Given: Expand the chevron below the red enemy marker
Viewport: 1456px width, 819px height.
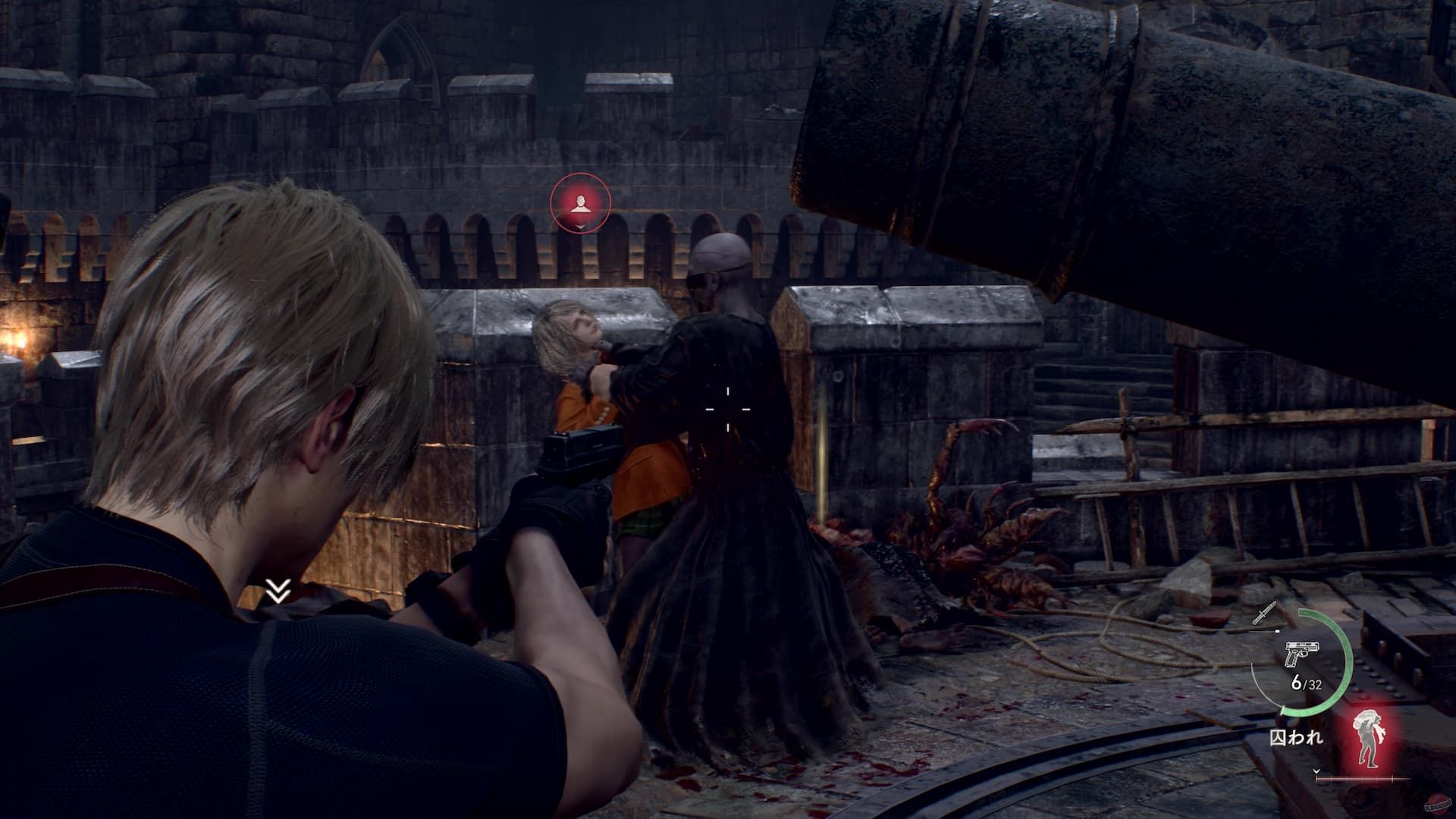Looking at the screenshot, I should point(580,225).
